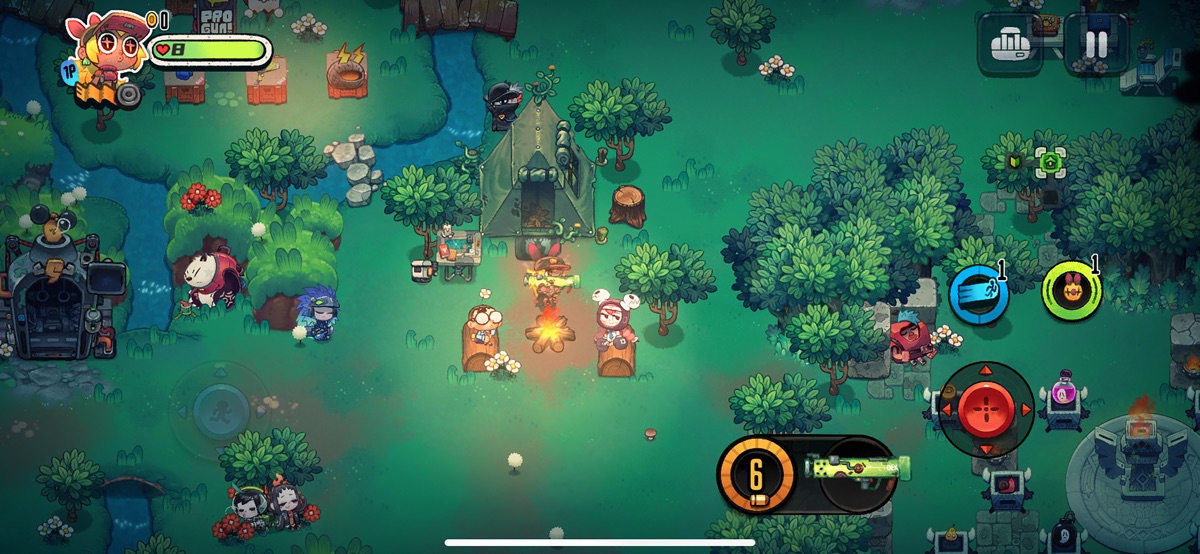This screenshot has width=1200, height=554.
Task: Activate the blue dash skill
Action: [978, 294]
